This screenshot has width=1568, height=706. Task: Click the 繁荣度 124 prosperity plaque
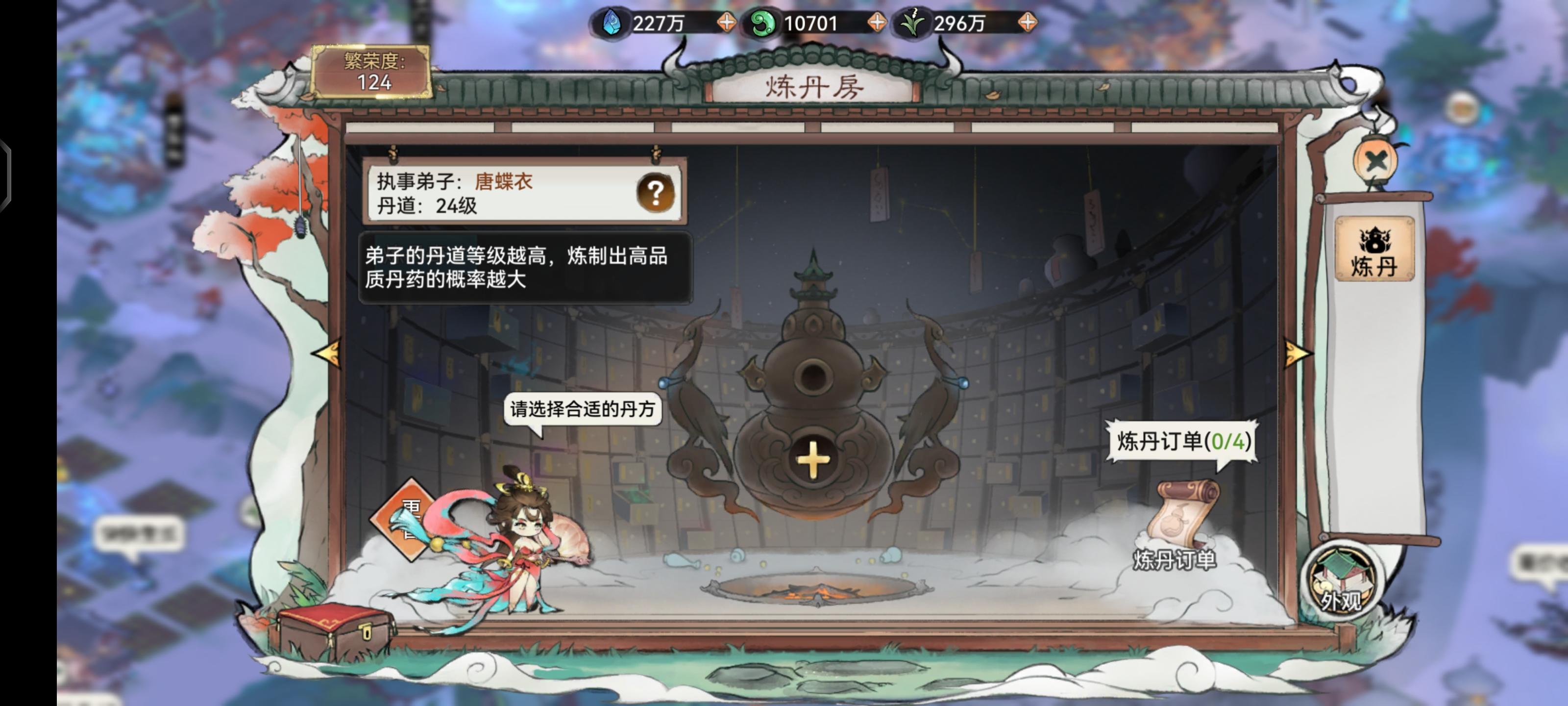tap(371, 73)
